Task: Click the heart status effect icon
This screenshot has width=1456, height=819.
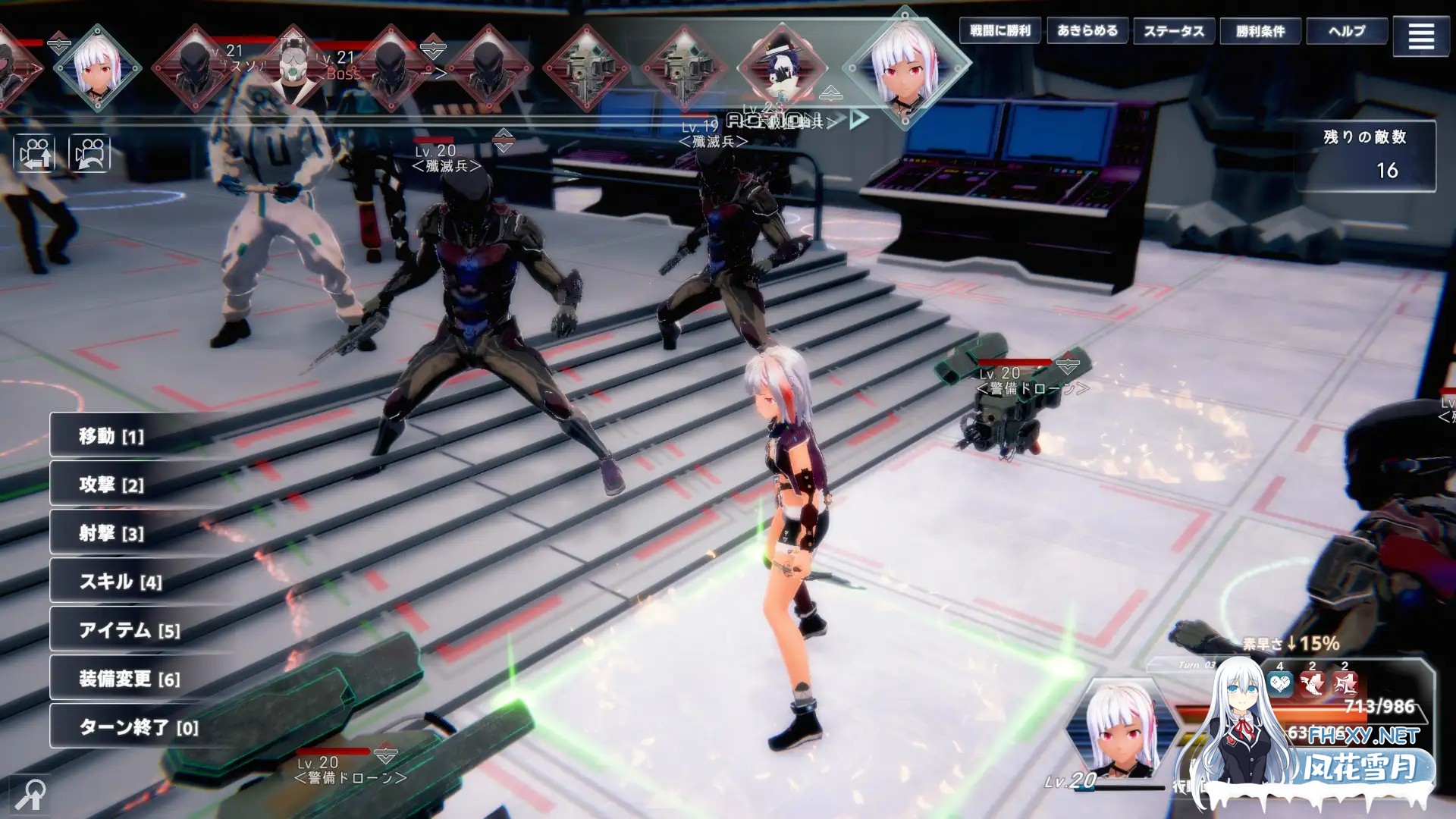Action: tap(1280, 685)
